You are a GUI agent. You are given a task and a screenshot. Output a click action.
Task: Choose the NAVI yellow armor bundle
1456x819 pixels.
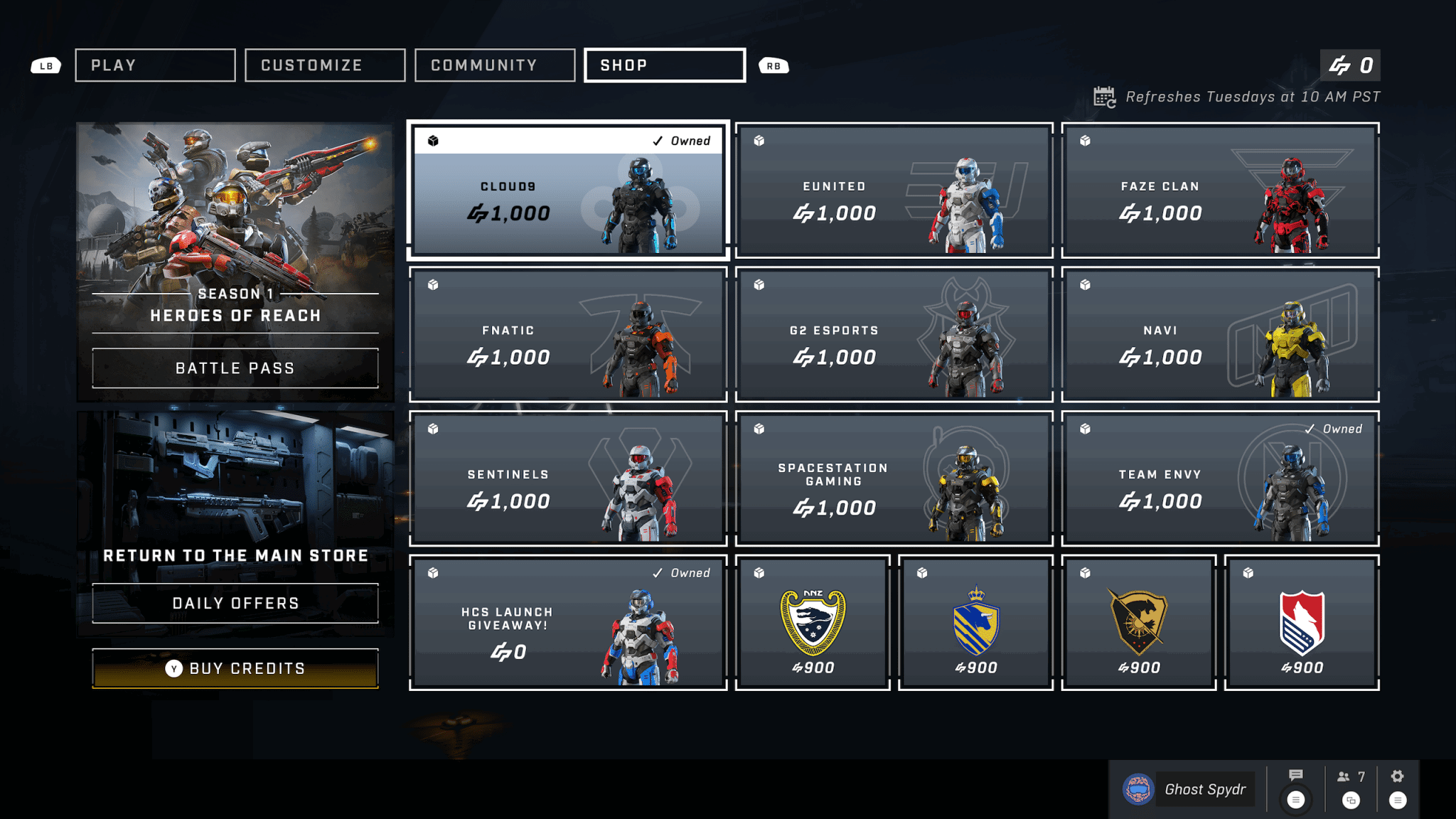coord(1220,335)
